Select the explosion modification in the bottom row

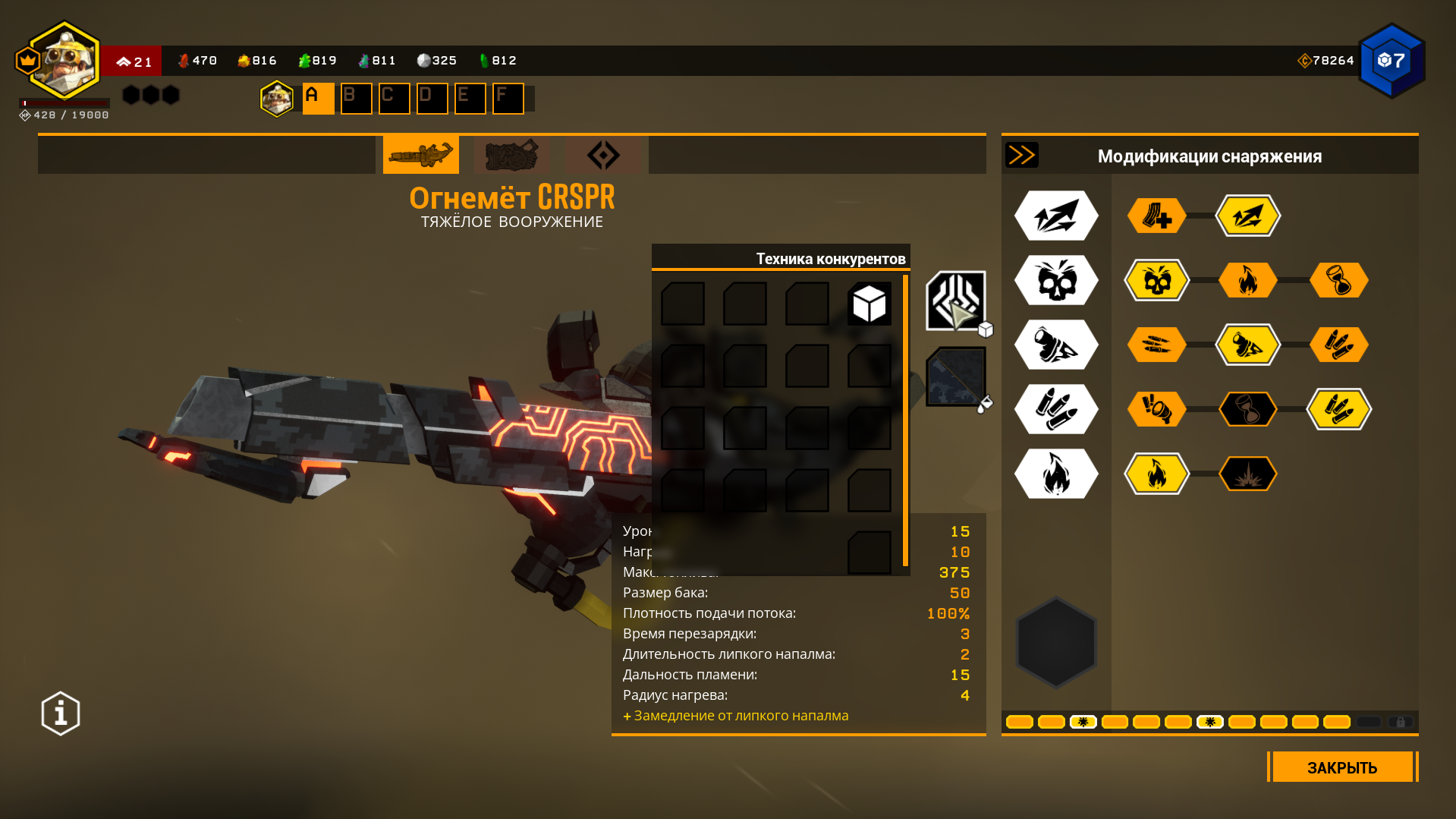click(1247, 474)
